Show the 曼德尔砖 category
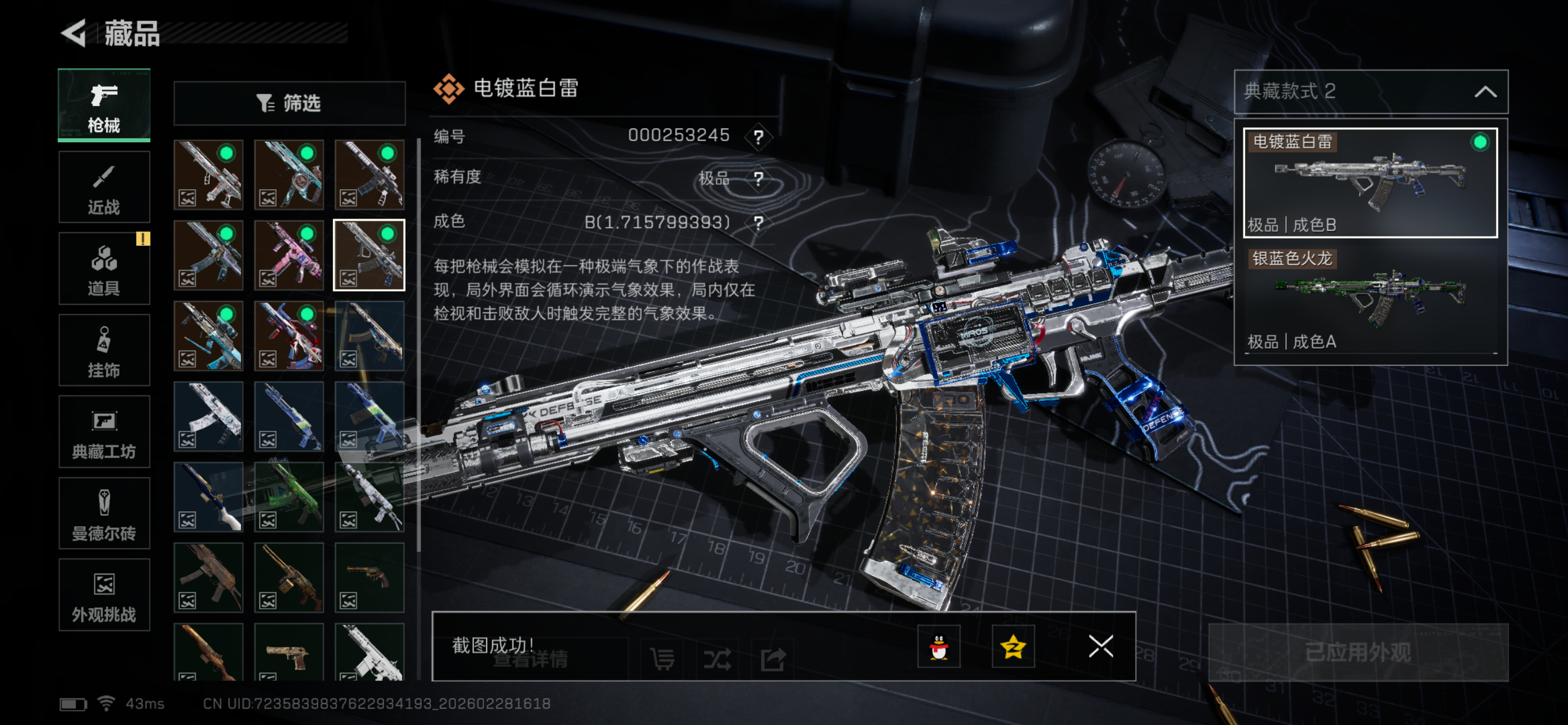Viewport: 1568px width, 725px height. tap(104, 513)
